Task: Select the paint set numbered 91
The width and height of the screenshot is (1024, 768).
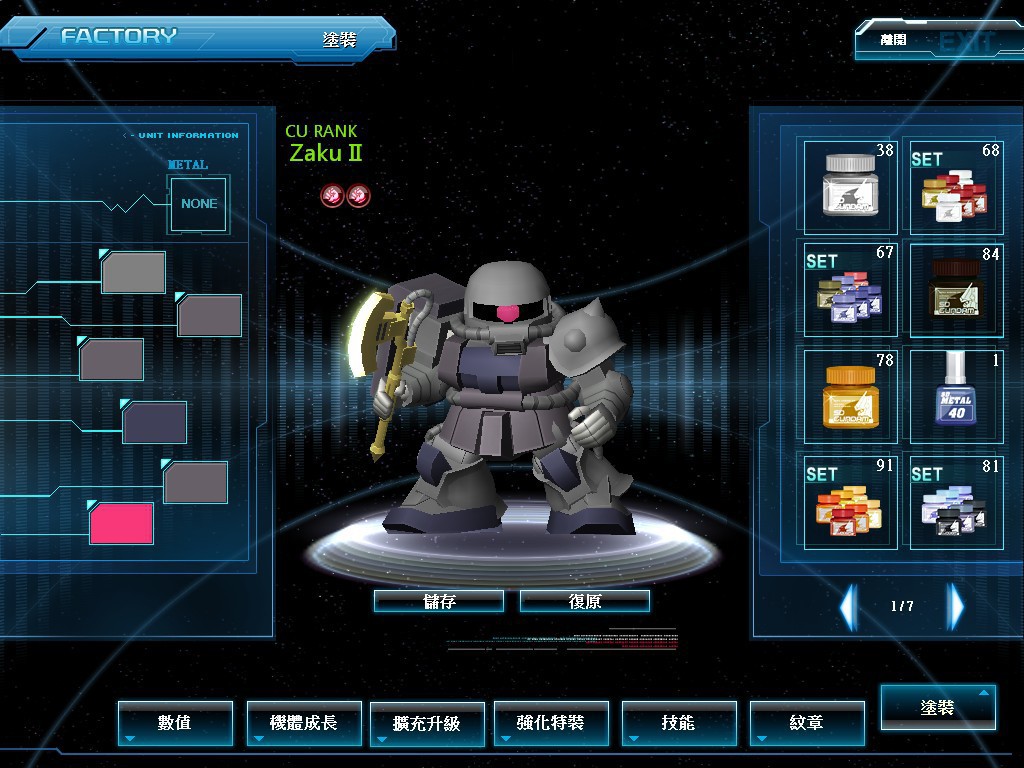Action: [x=850, y=500]
